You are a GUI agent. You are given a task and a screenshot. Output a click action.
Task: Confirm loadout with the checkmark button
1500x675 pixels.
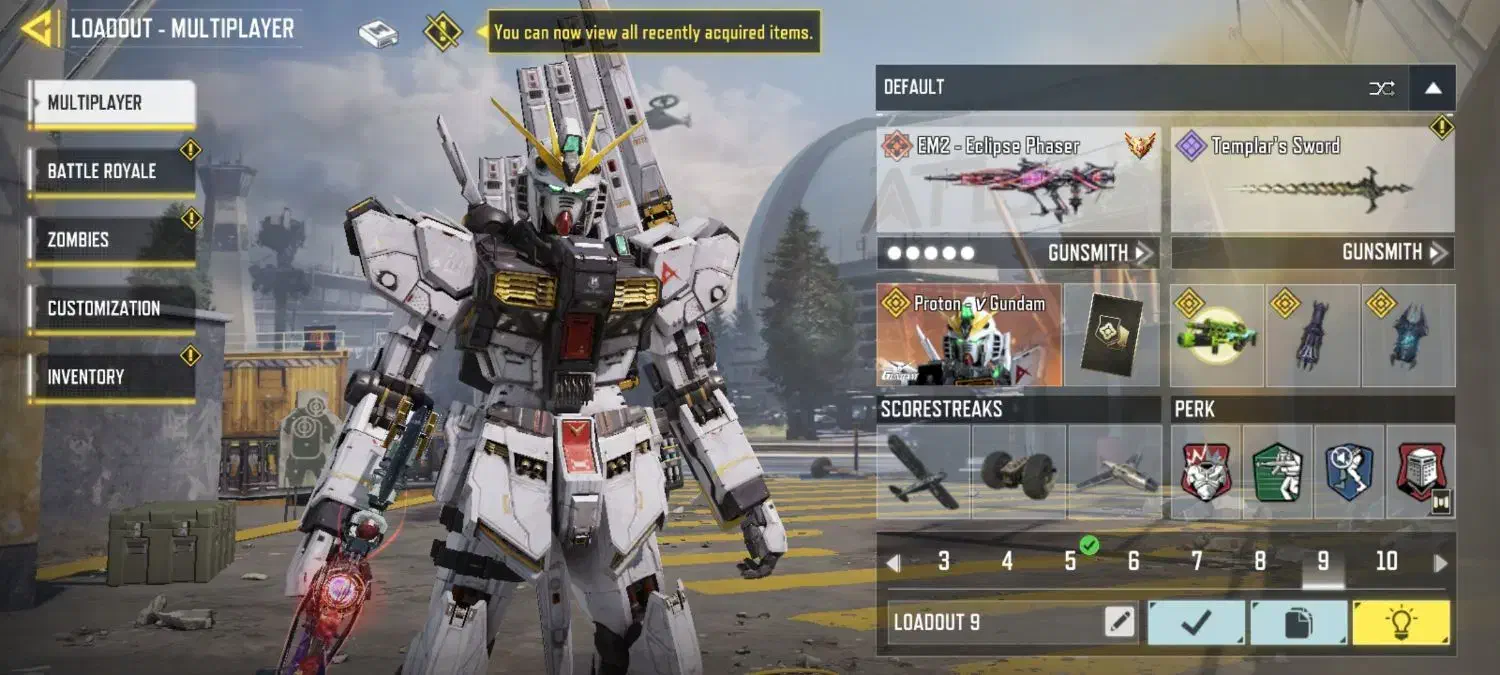1196,623
